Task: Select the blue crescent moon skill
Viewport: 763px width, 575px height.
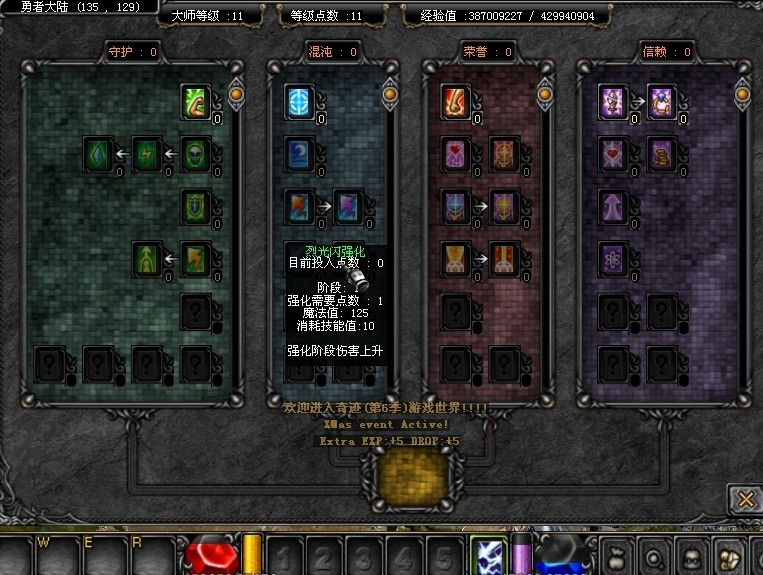Action: pyautogui.click(x=299, y=154)
